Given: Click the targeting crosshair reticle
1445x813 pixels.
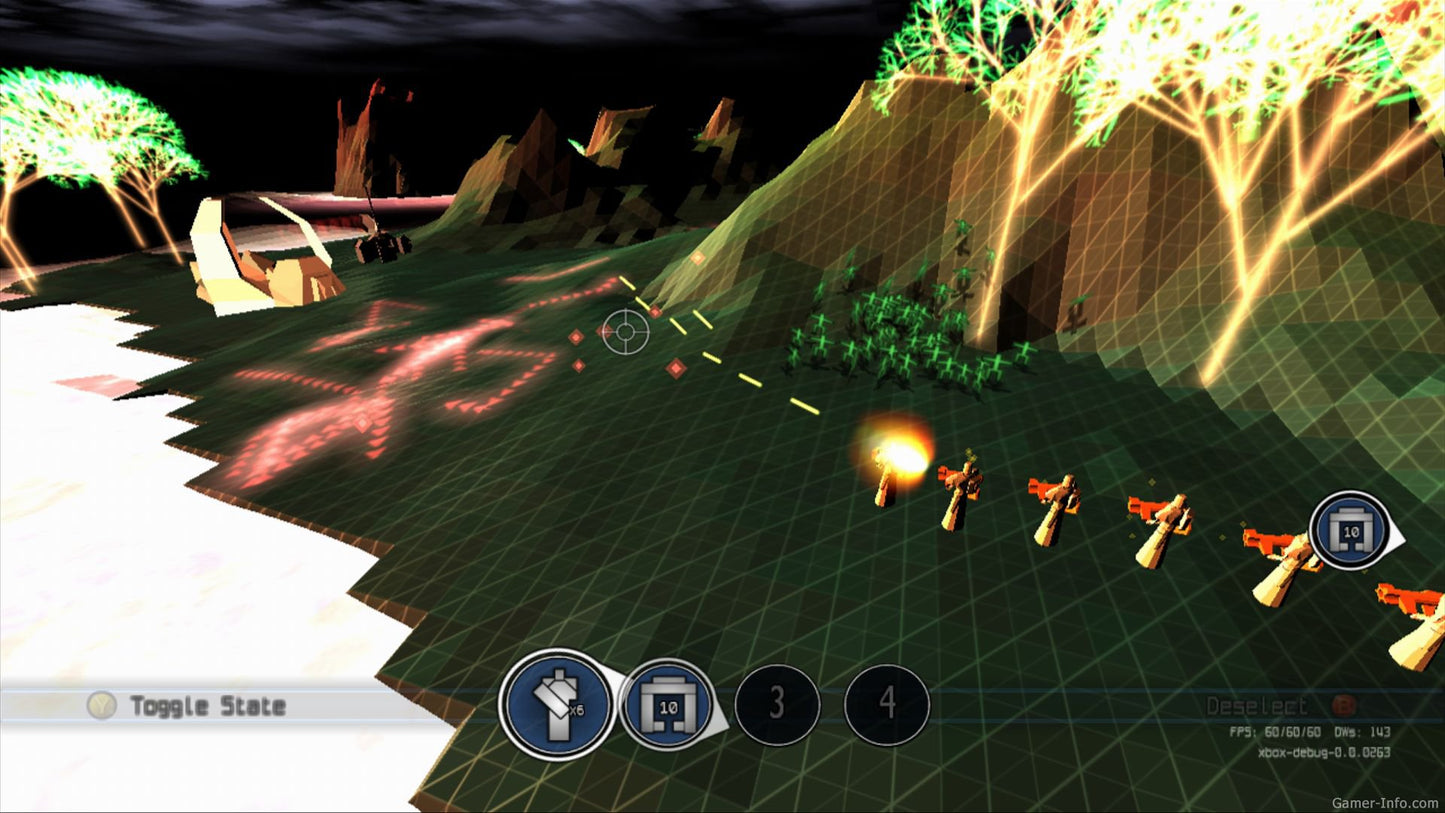Looking at the screenshot, I should click(x=627, y=330).
